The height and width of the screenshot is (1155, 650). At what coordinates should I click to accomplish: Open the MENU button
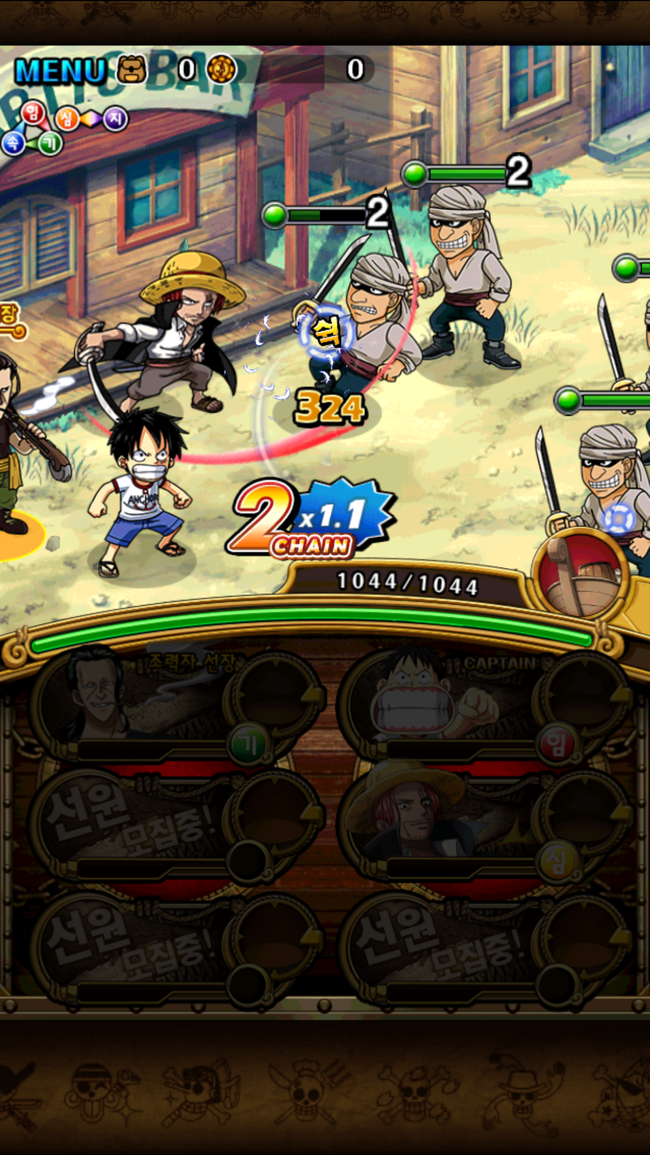point(60,70)
